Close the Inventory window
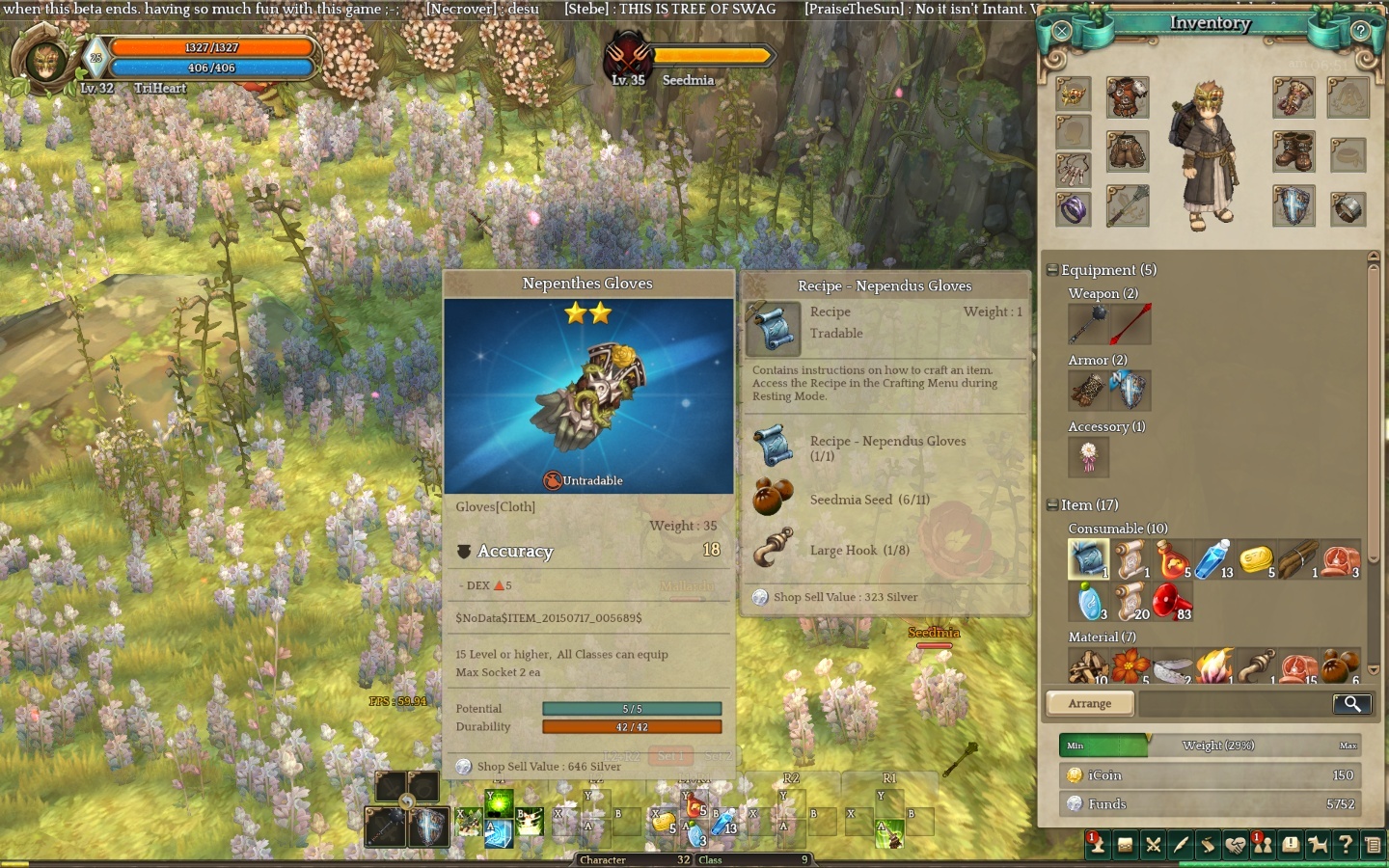This screenshot has height=868, width=1389. [x=1061, y=31]
